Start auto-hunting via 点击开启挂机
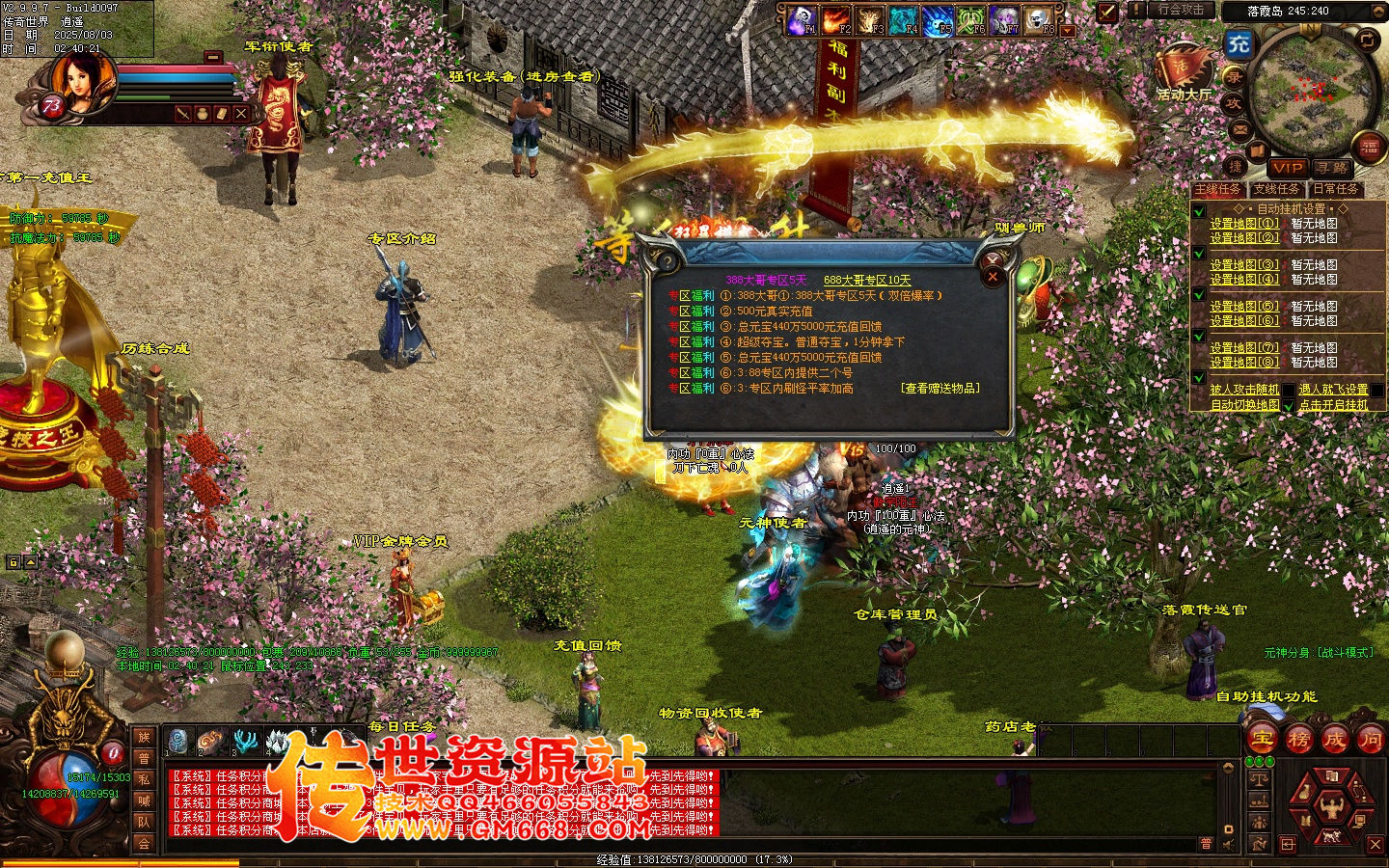The width and height of the screenshot is (1389, 868). point(1333,405)
